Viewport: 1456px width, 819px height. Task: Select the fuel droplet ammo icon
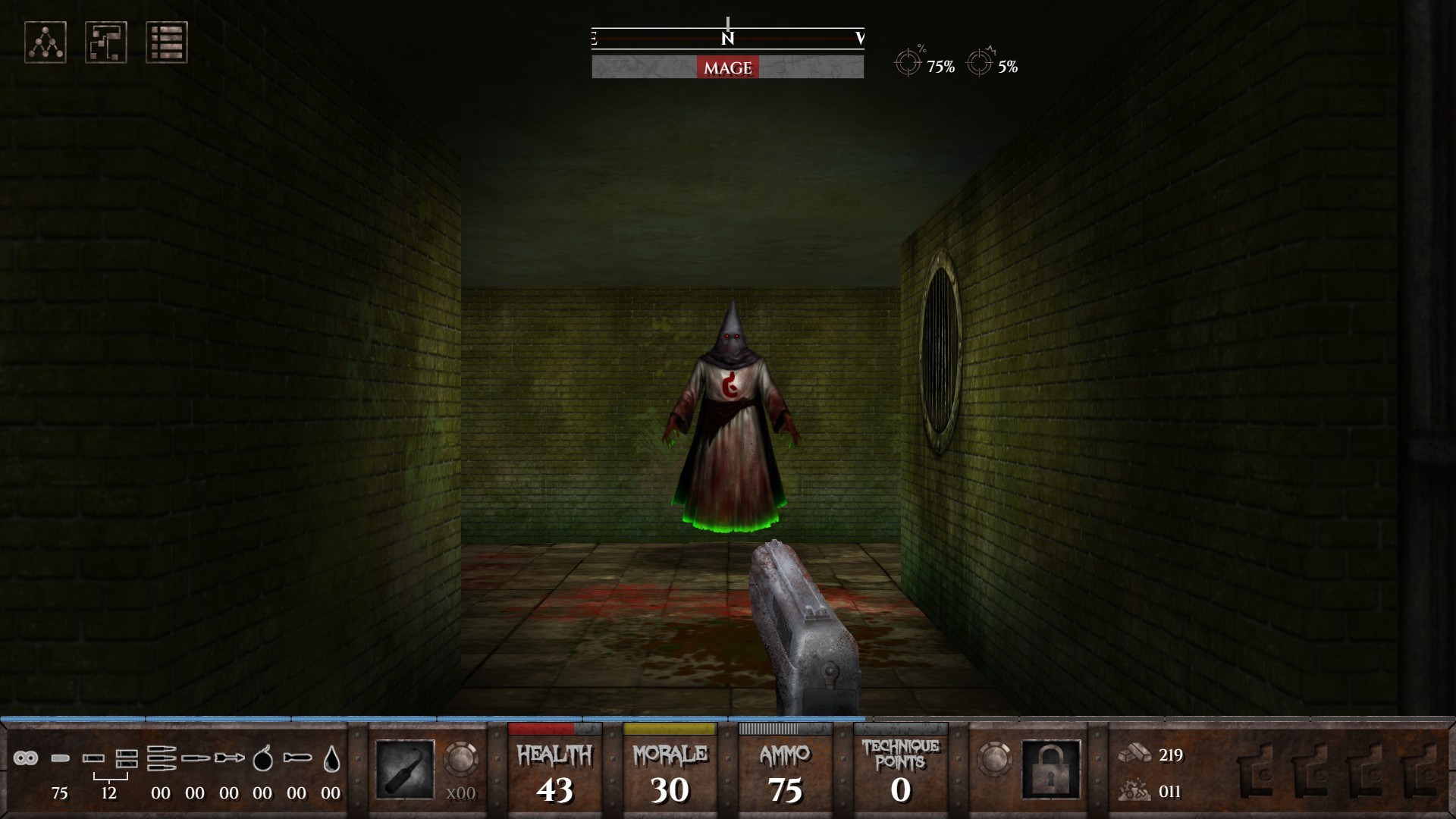(331, 758)
